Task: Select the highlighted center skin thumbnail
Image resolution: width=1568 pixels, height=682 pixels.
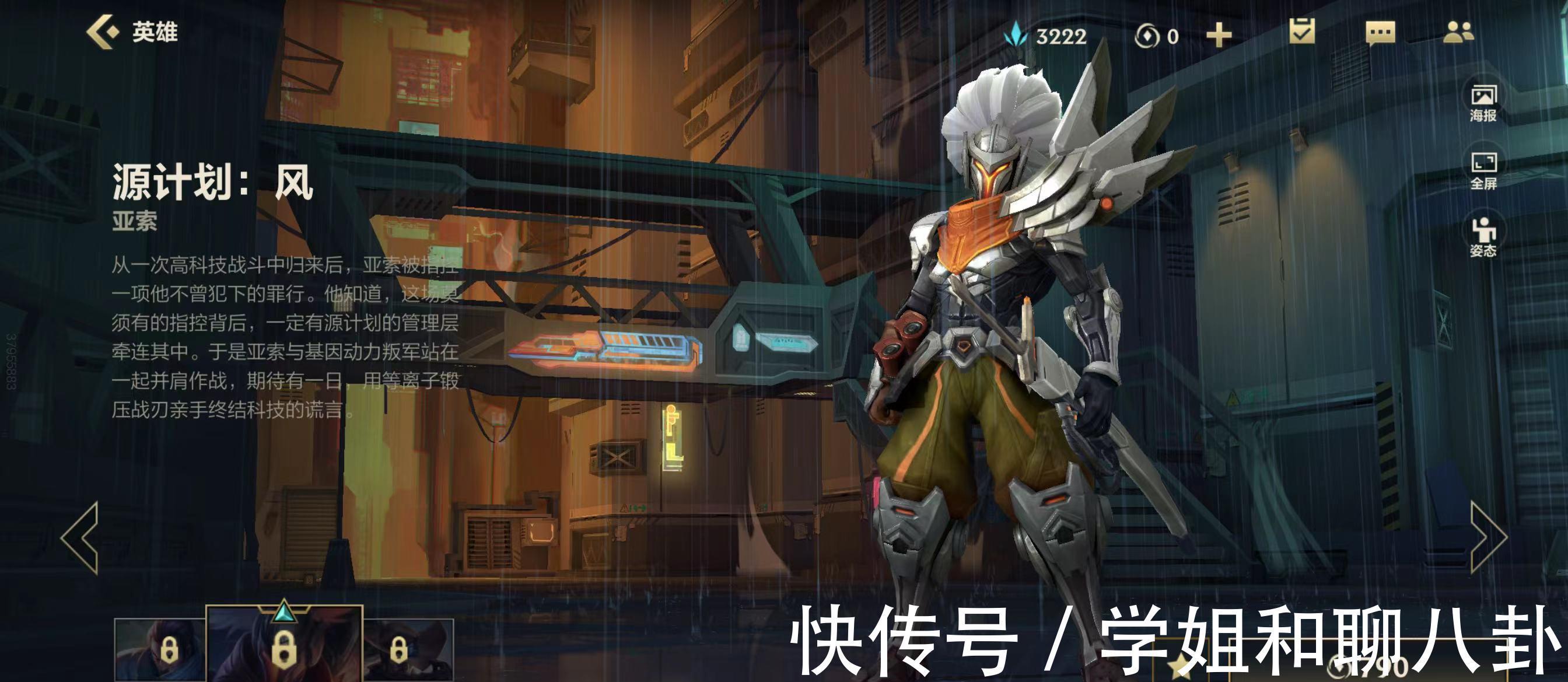Action: 283,645
